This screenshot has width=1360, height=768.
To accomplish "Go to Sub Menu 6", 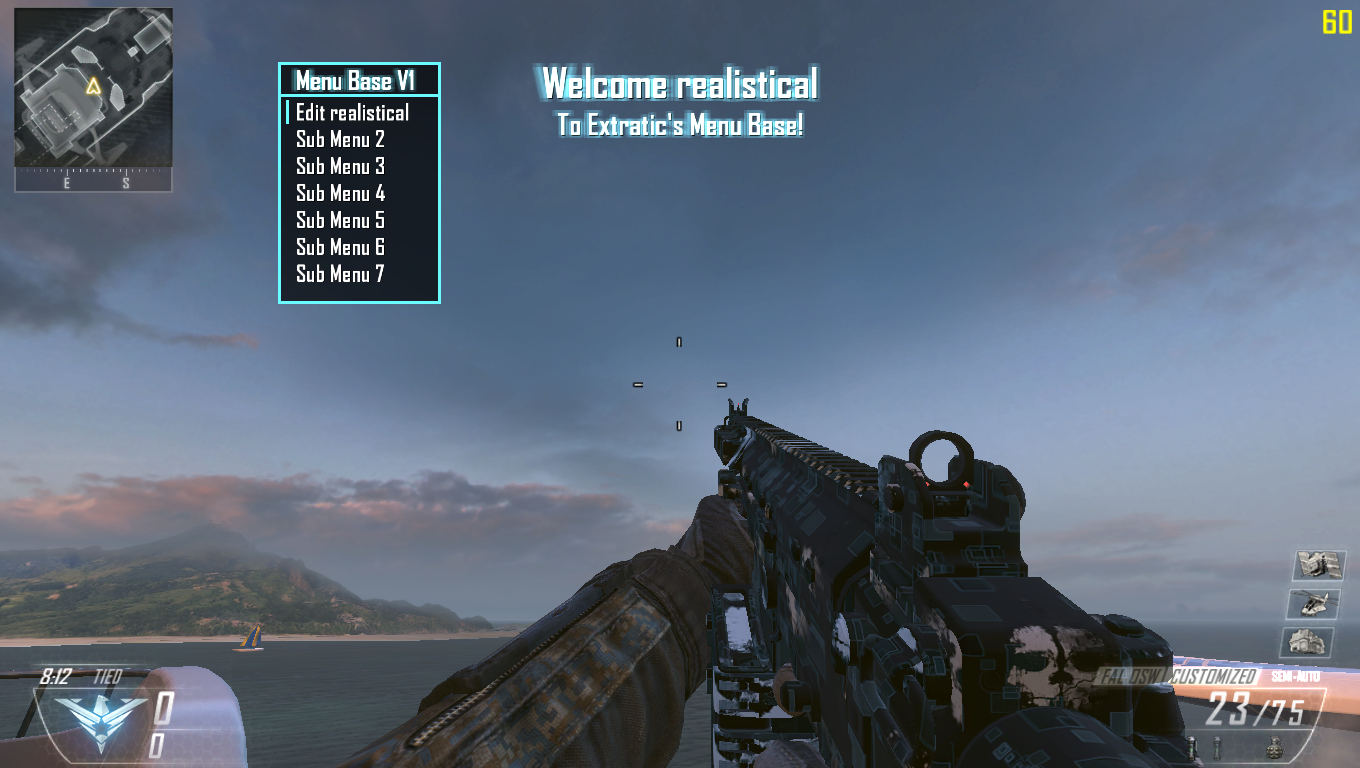I will [340, 248].
